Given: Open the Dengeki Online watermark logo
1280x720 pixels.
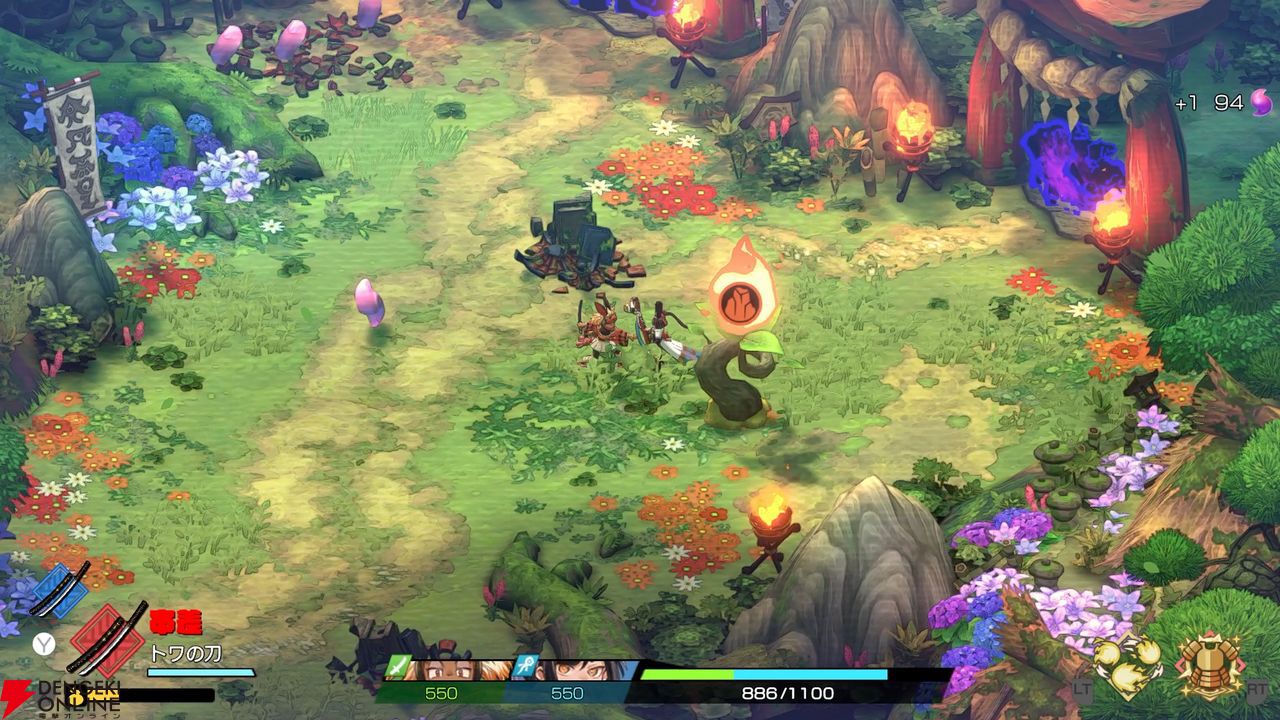Looking at the screenshot, I should (x=60, y=697).
